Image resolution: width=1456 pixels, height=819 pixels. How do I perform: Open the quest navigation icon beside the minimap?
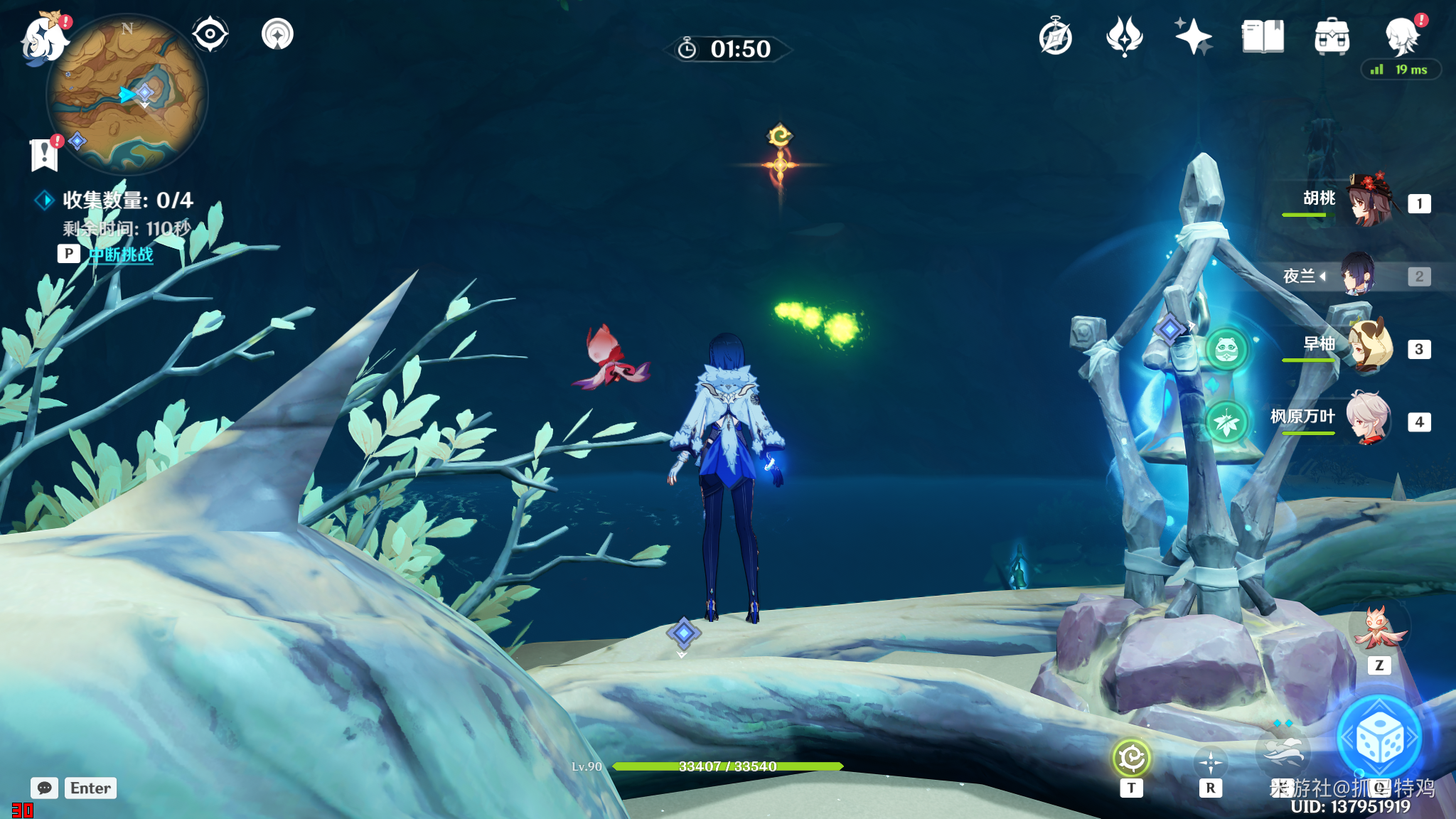(x=277, y=34)
